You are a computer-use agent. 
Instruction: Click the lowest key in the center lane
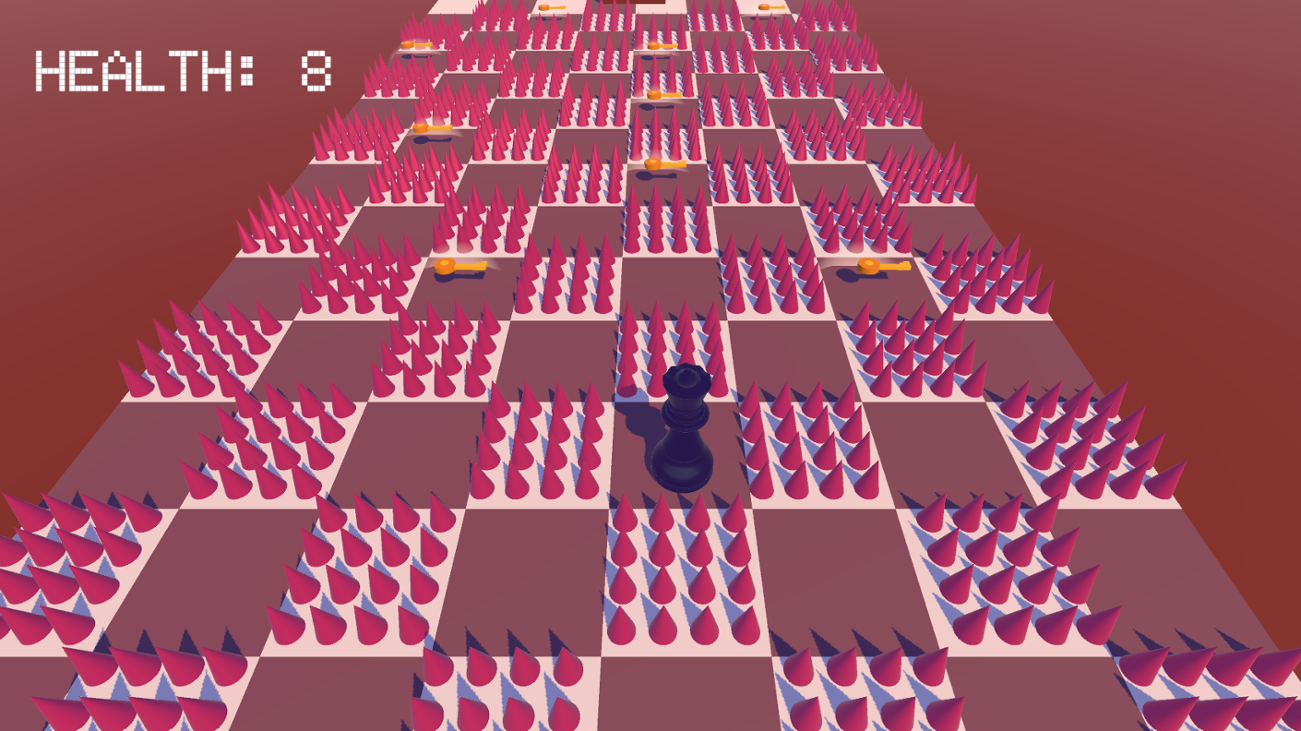click(655, 163)
